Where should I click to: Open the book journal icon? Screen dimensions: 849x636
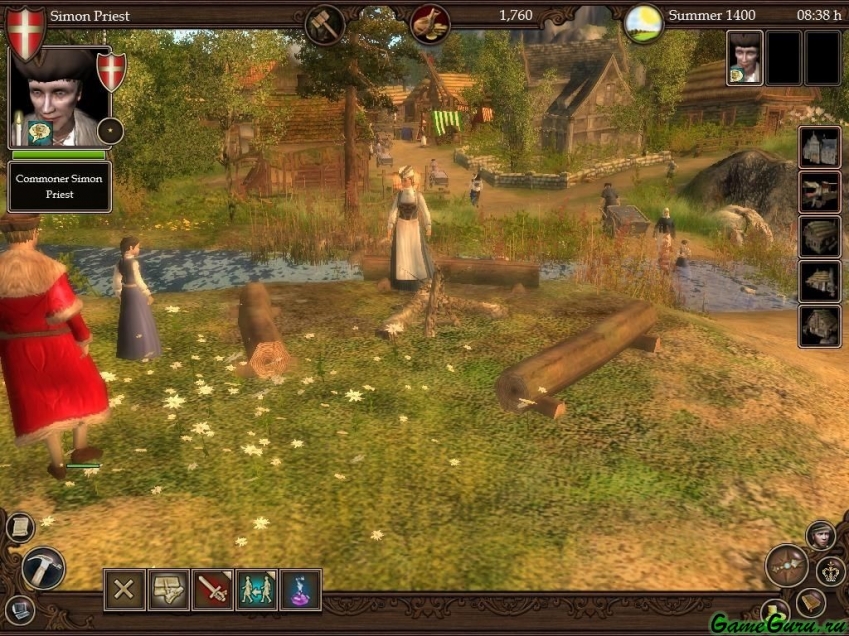810,602
